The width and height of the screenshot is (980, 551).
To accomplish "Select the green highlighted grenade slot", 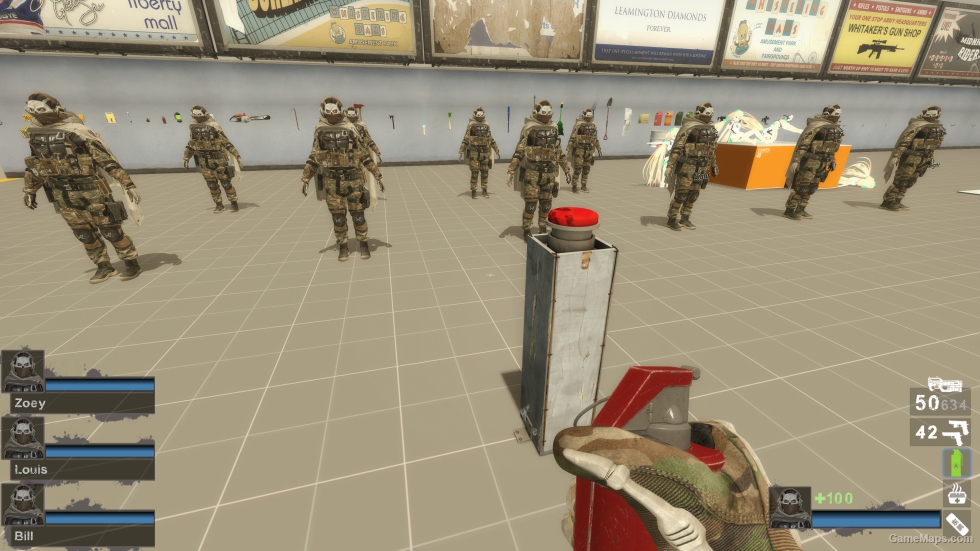I will pos(957,463).
